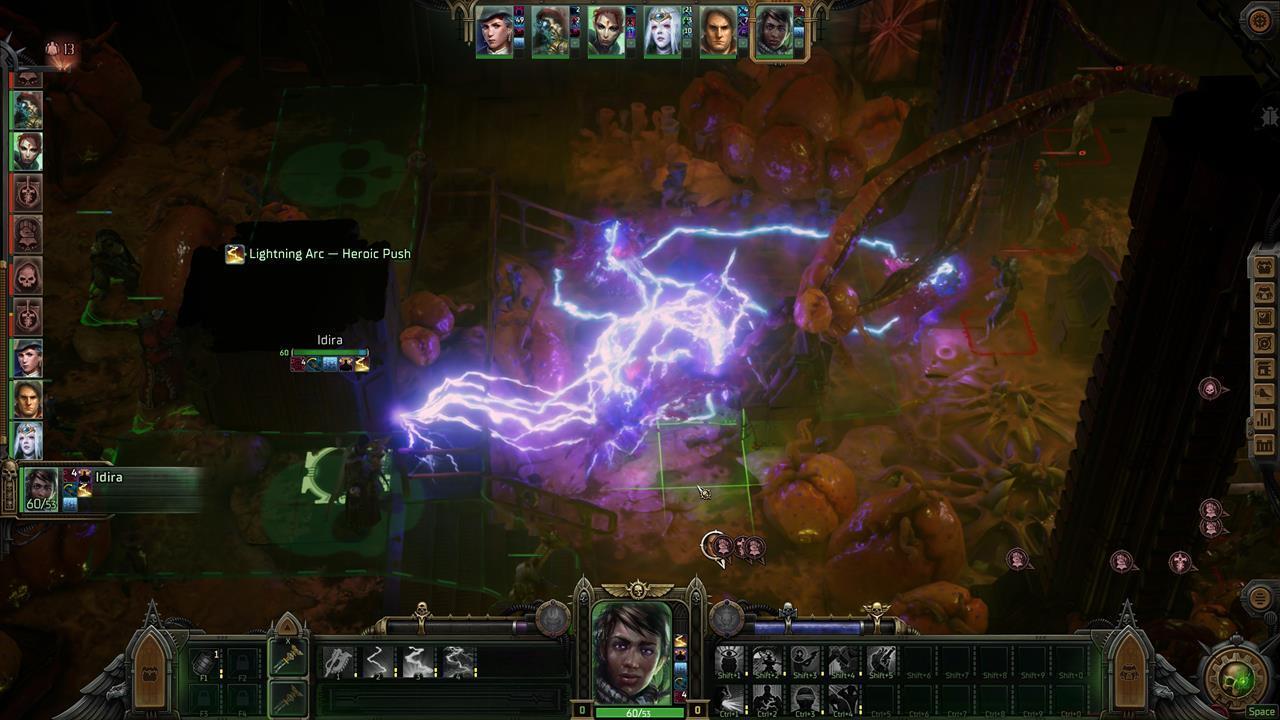Click the hat-wearing woman in the turn order
The width and height of the screenshot is (1280, 720).
tap(27, 357)
